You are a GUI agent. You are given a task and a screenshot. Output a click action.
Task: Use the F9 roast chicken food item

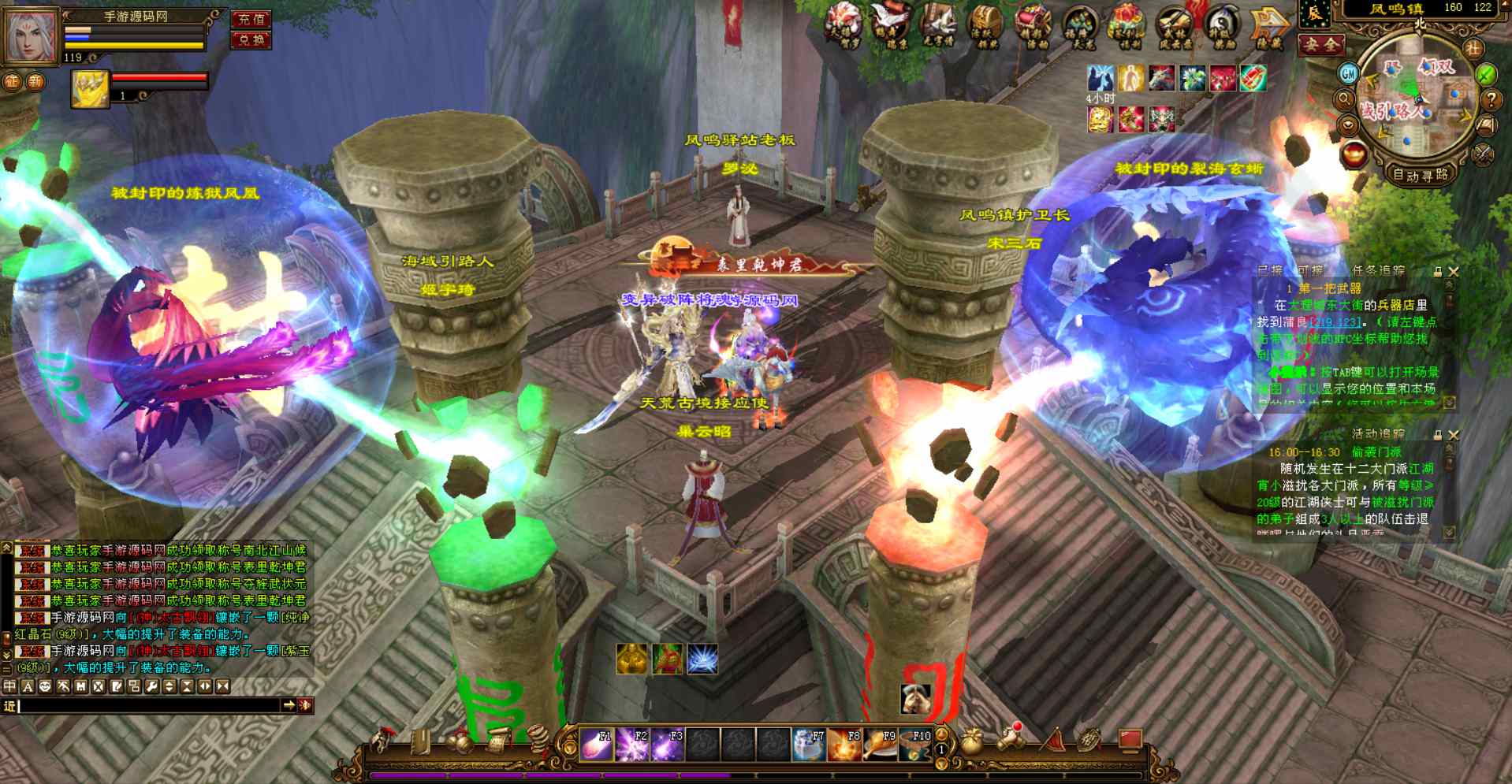click(x=879, y=744)
